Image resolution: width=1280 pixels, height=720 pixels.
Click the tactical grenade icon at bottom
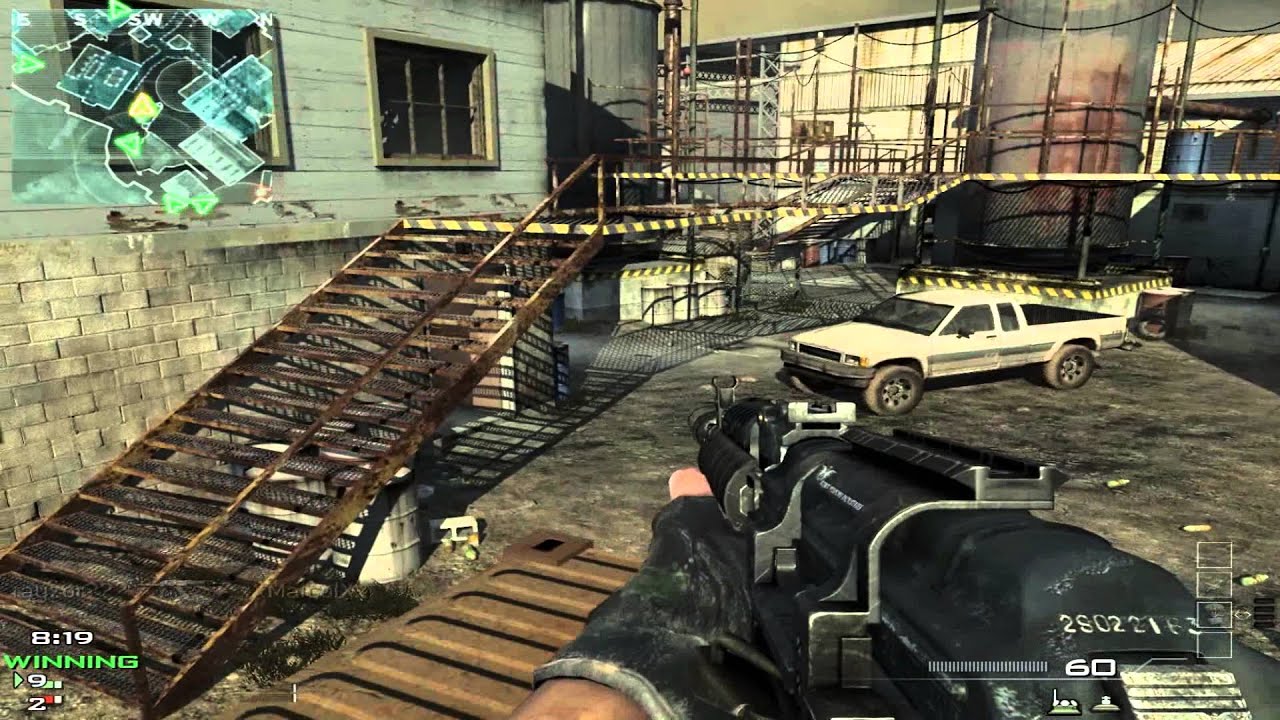tap(1105, 704)
